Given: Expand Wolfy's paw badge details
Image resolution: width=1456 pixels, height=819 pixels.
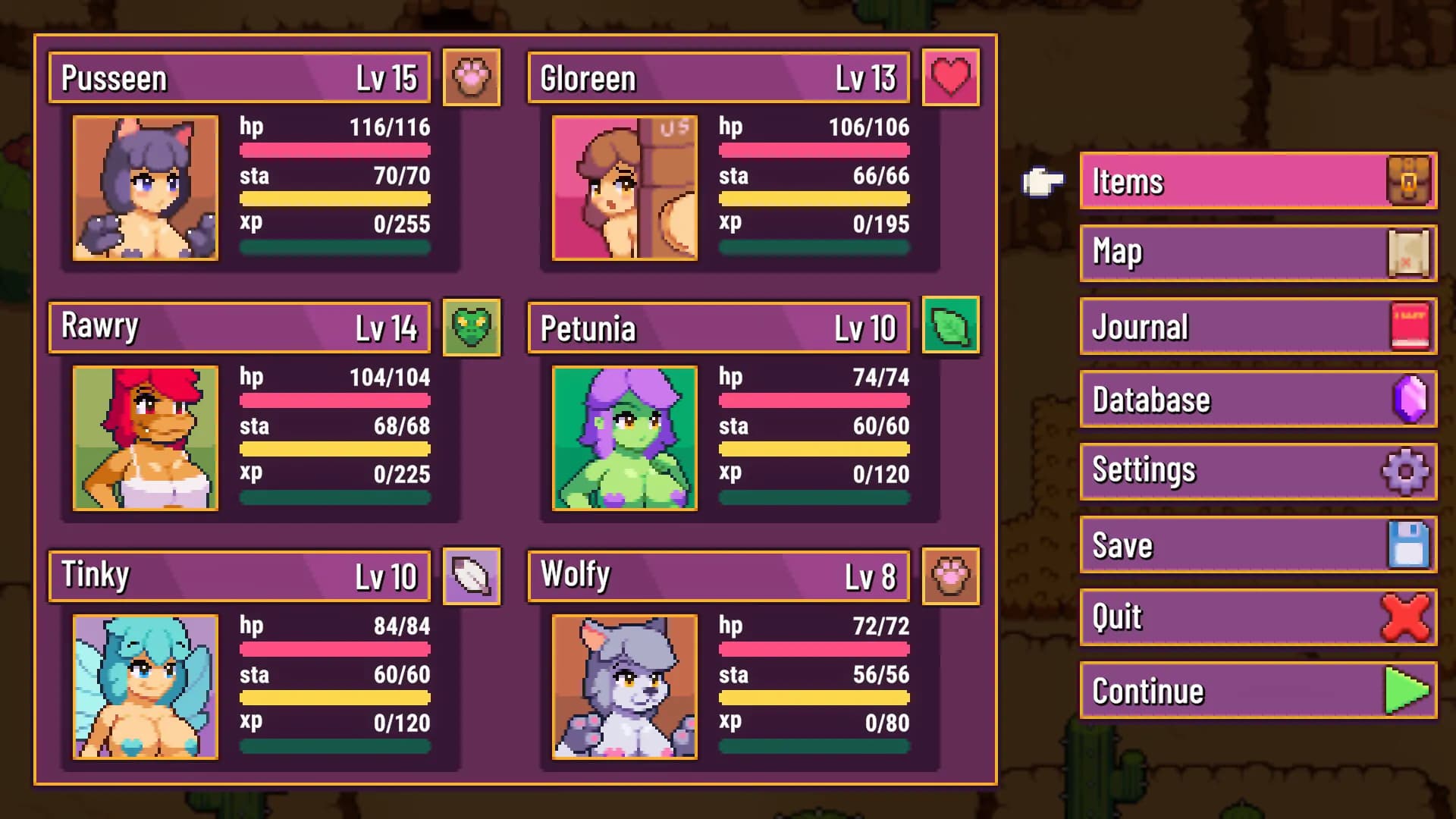Looking at the screenshot, I should (x=951, y=576).
